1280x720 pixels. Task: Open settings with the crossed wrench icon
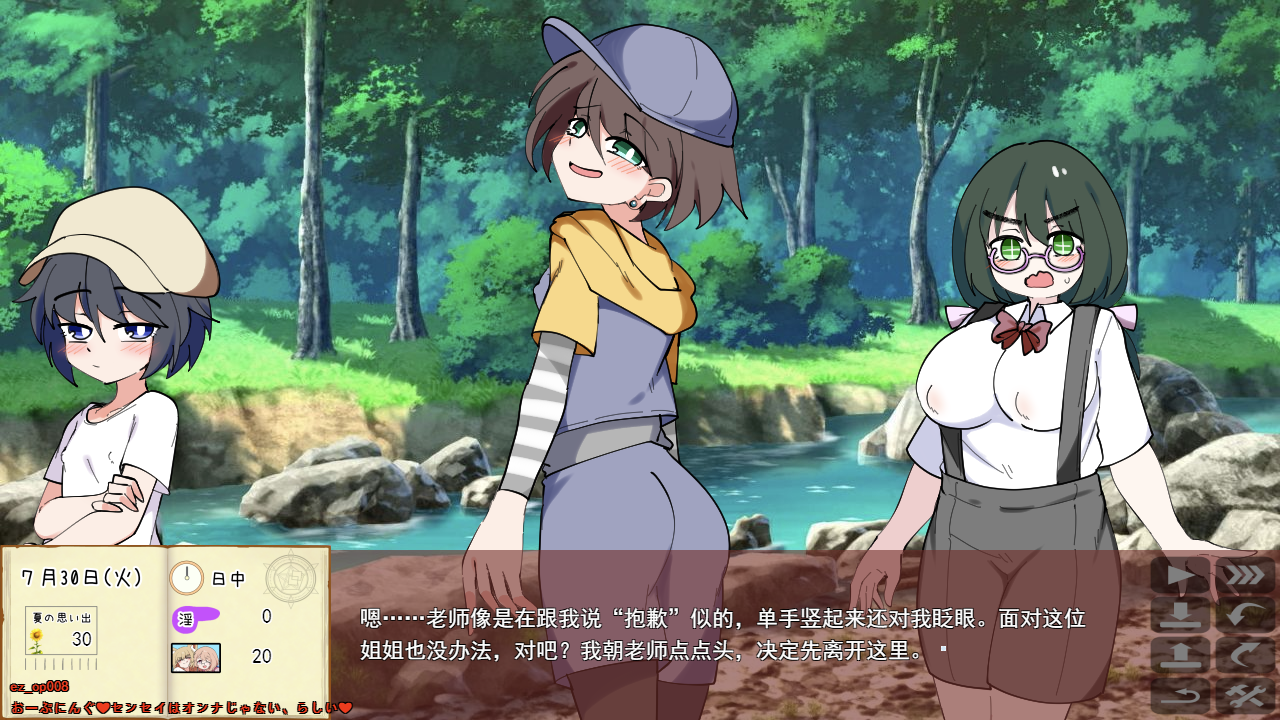tap(1244, 695)
